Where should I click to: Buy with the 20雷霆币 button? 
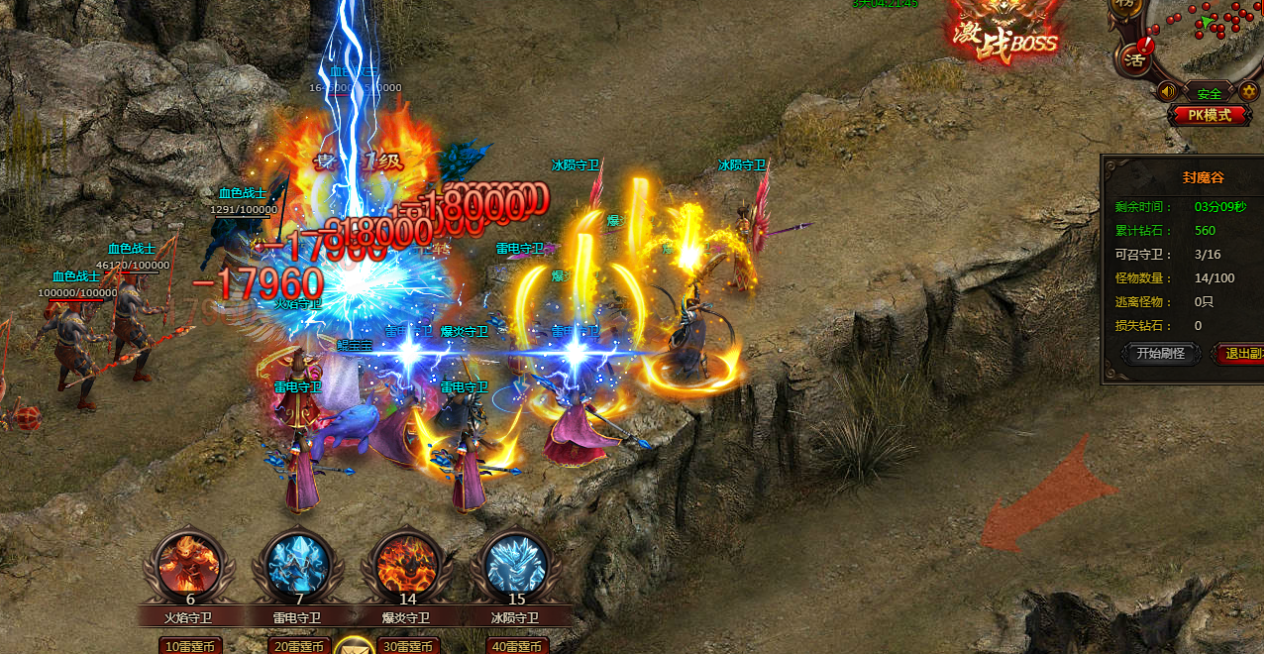click(298, 646)
